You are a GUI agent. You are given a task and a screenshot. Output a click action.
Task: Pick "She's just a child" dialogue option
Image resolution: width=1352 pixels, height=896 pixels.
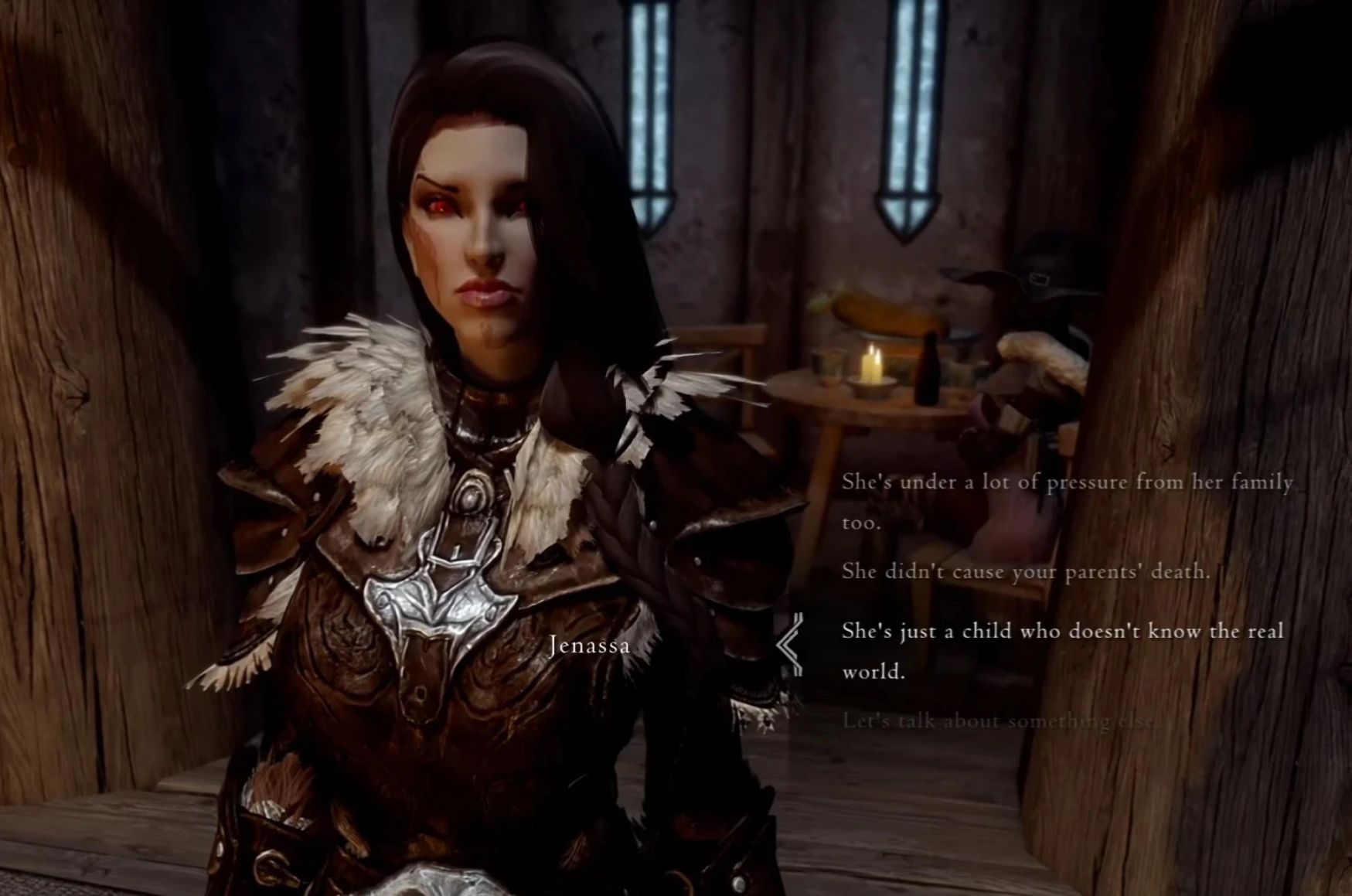[1061, 632]
